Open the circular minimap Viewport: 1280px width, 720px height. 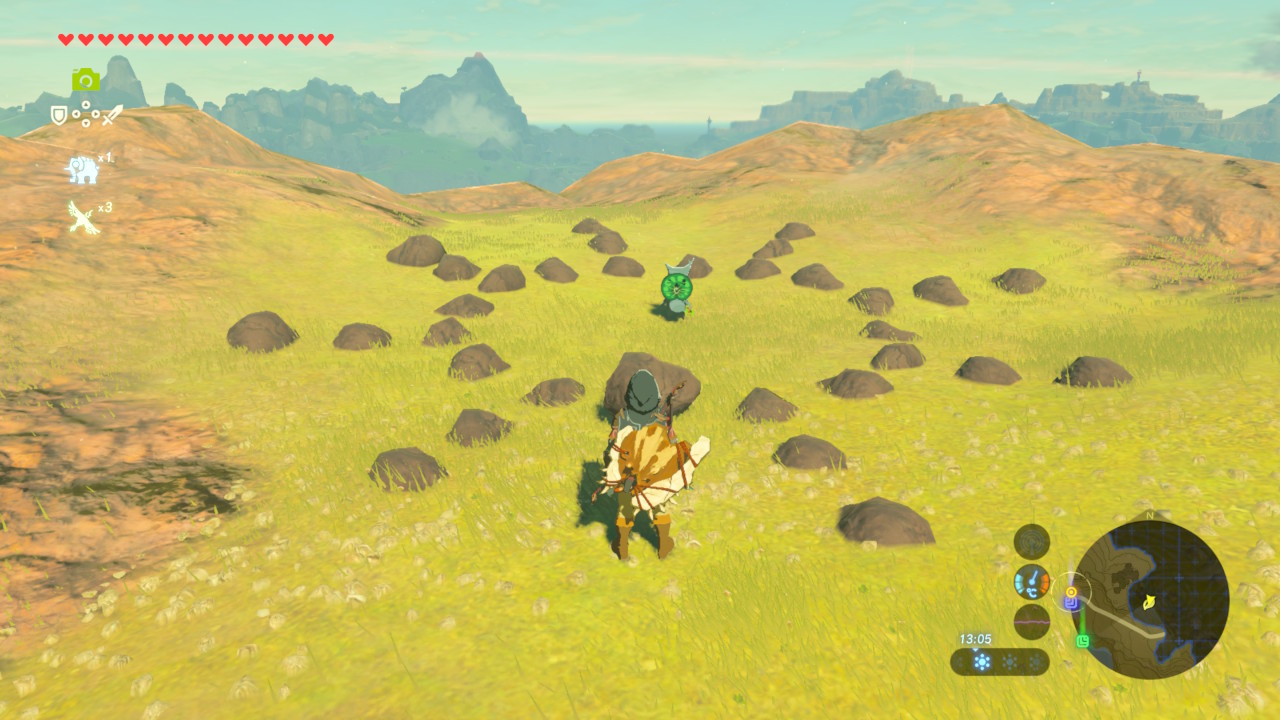(x=1150, y=599)
